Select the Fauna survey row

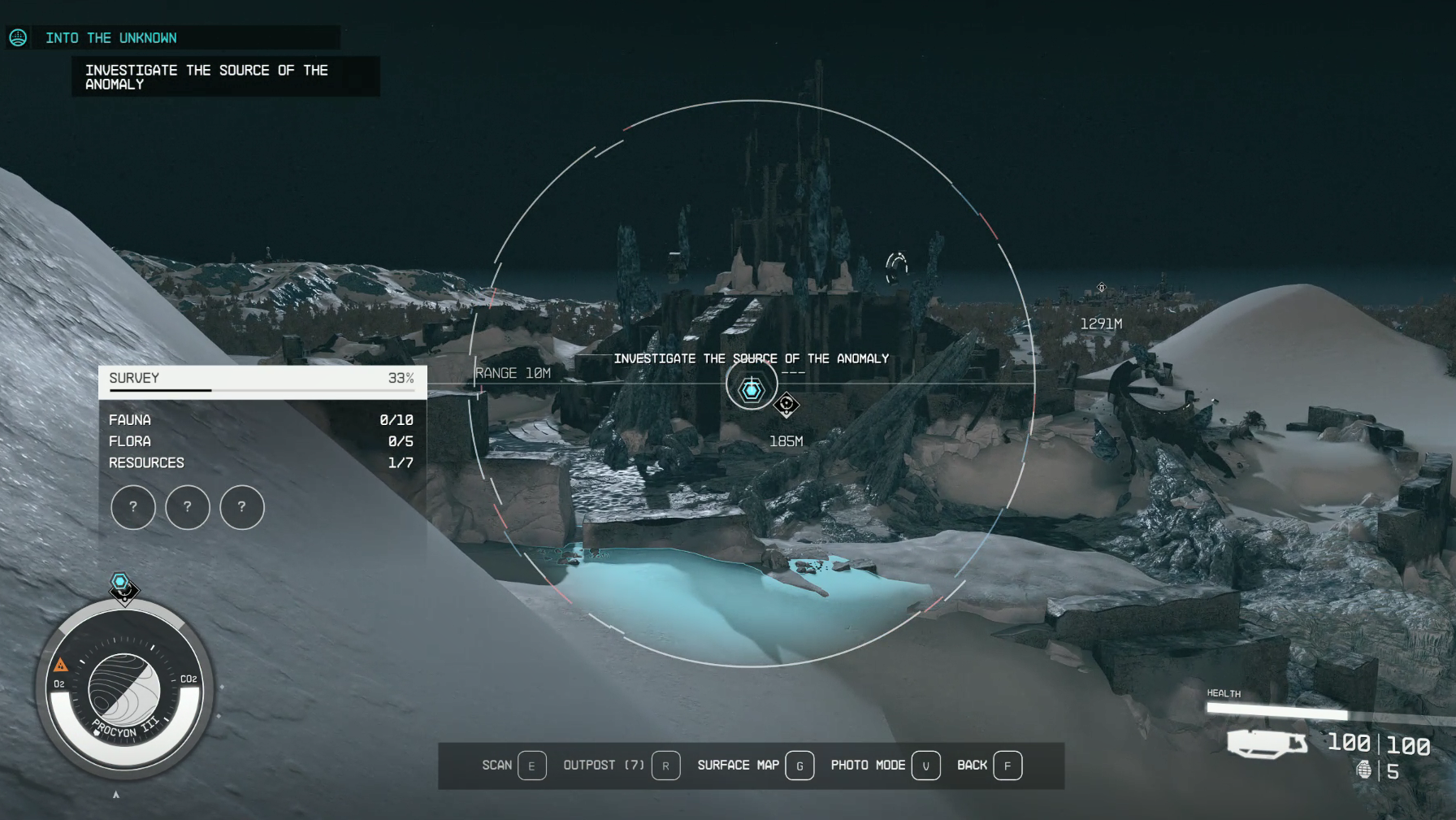tap(261, 420)
